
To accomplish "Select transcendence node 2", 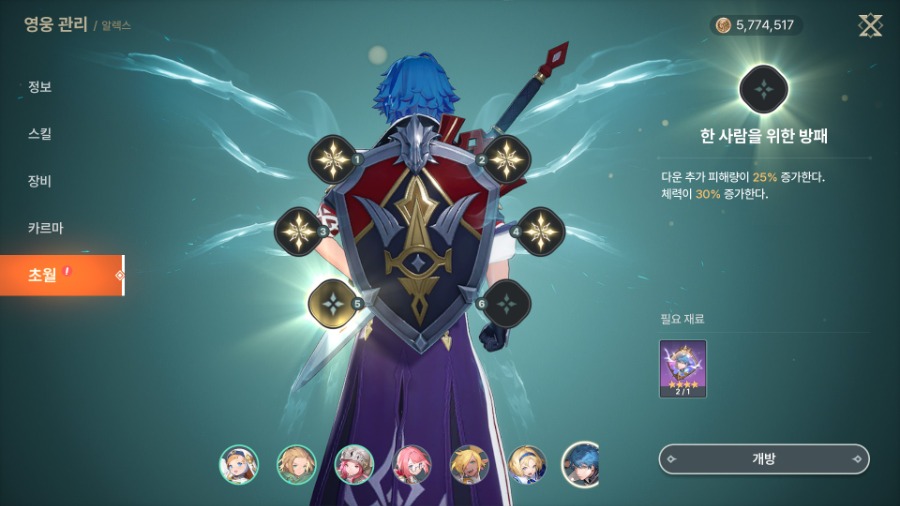I will click(x=505, y=158).
